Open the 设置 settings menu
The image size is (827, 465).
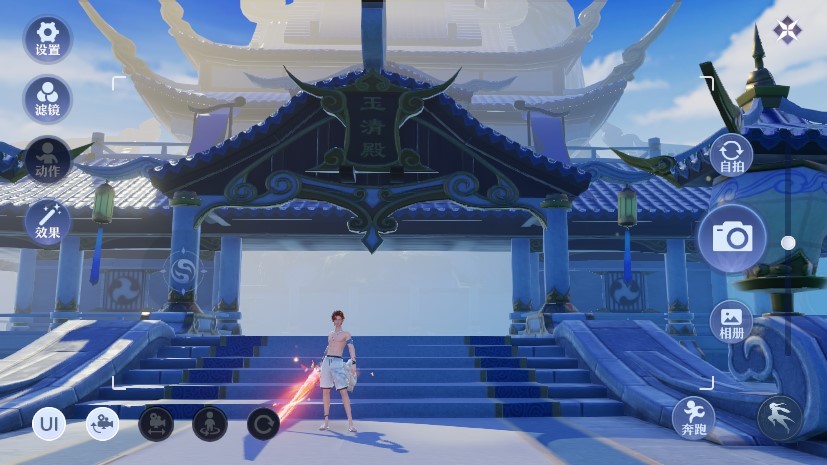click(48, 38)
